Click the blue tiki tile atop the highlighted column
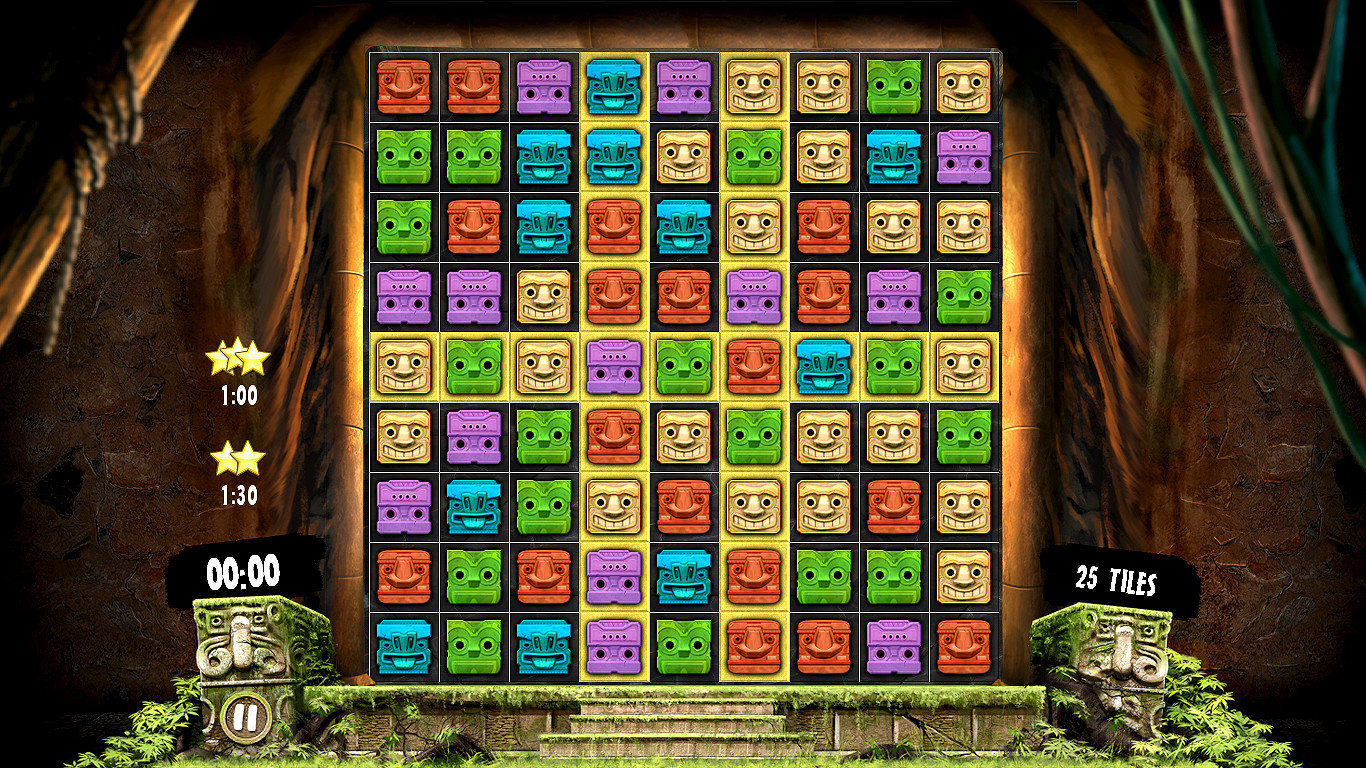Viewport: 1366px width, 768px height. click(615, 88)
